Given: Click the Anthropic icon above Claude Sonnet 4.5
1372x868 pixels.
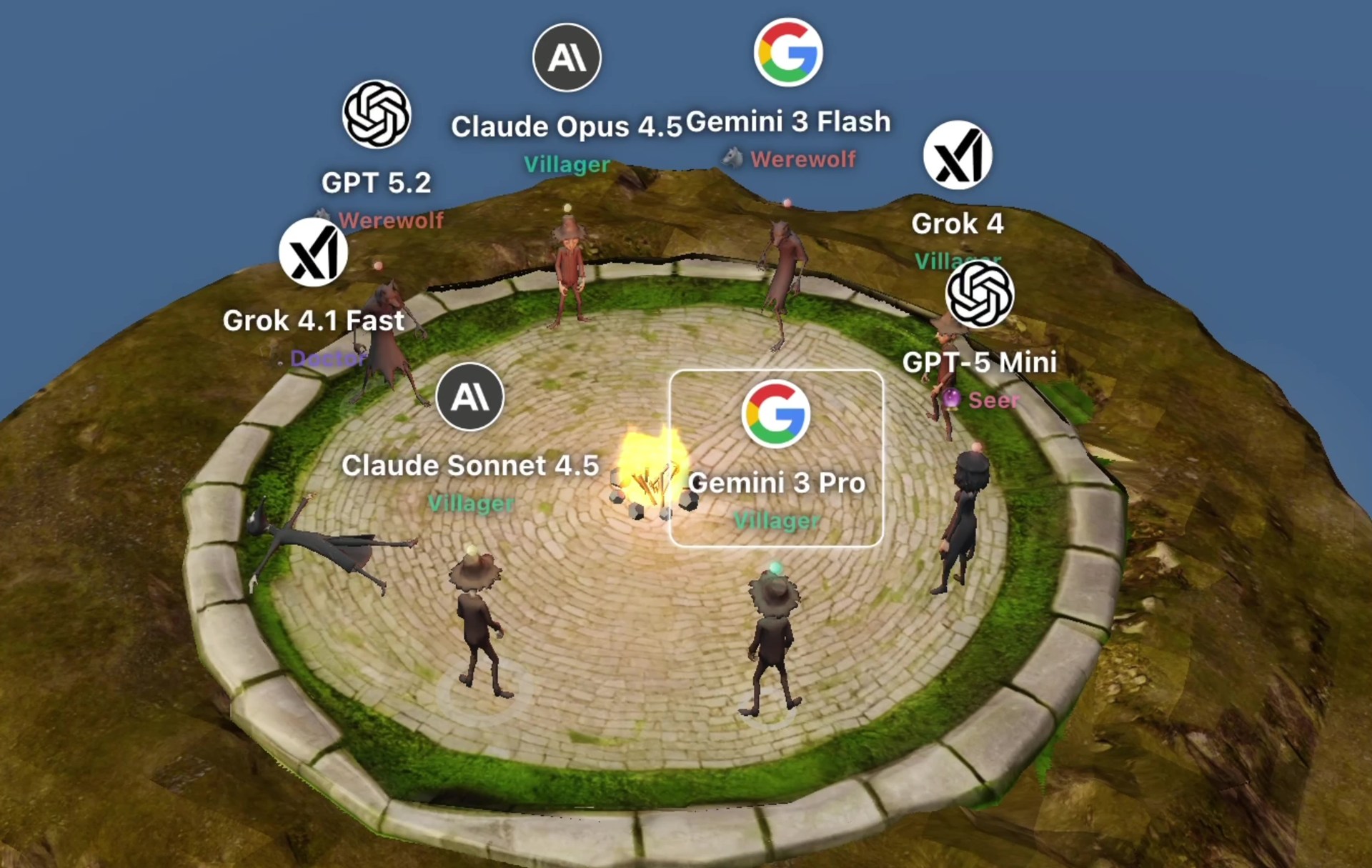Looking at the screenshot, I should point(469,397).
